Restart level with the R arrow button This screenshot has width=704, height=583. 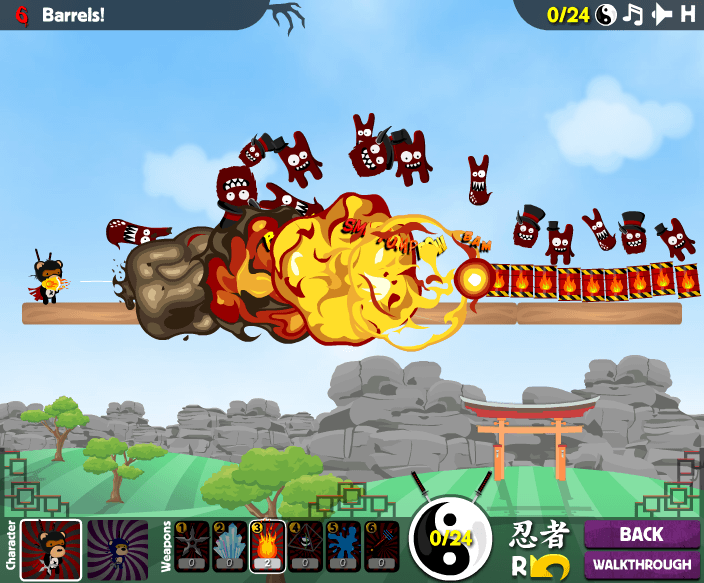coord(542,566)
